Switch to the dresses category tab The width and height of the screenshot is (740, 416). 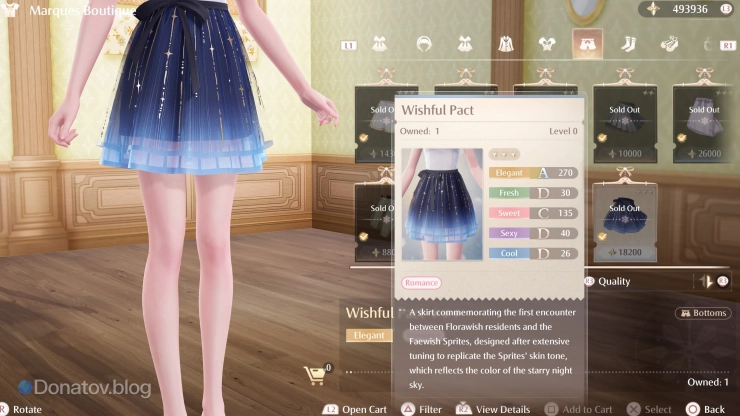(465, 44)
